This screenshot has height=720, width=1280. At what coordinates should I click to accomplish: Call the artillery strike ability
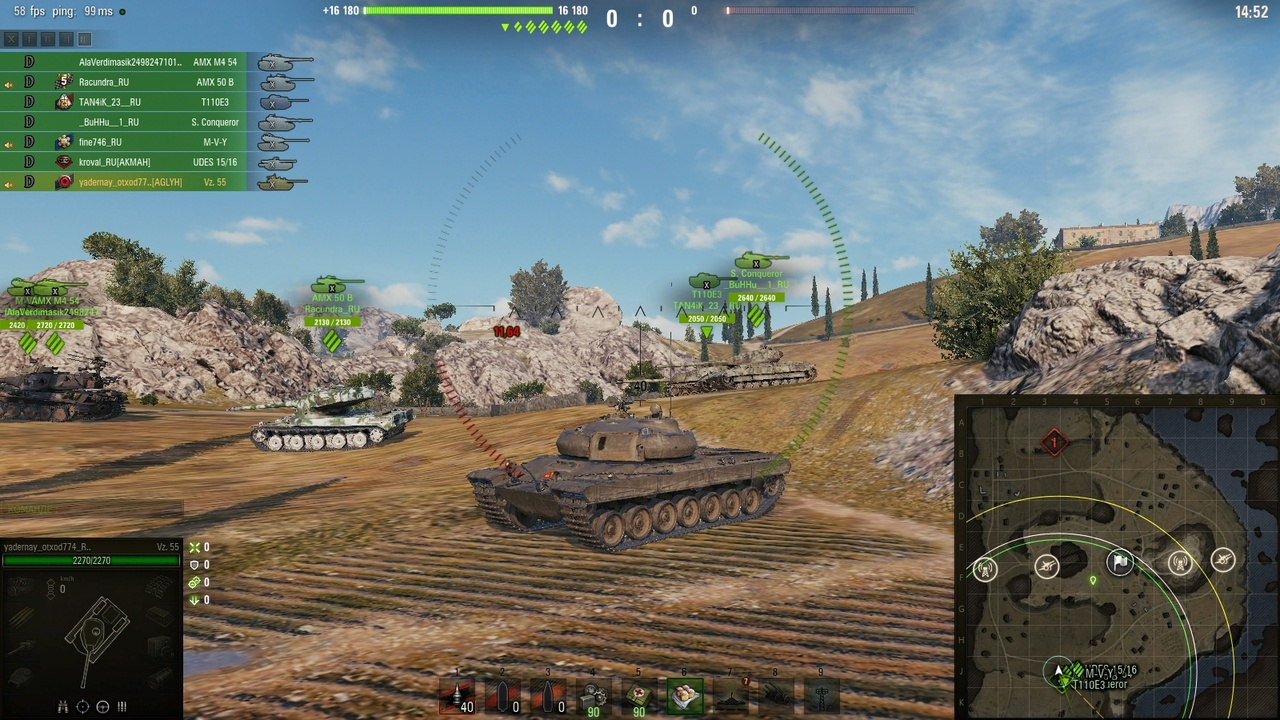coord(775,696)
